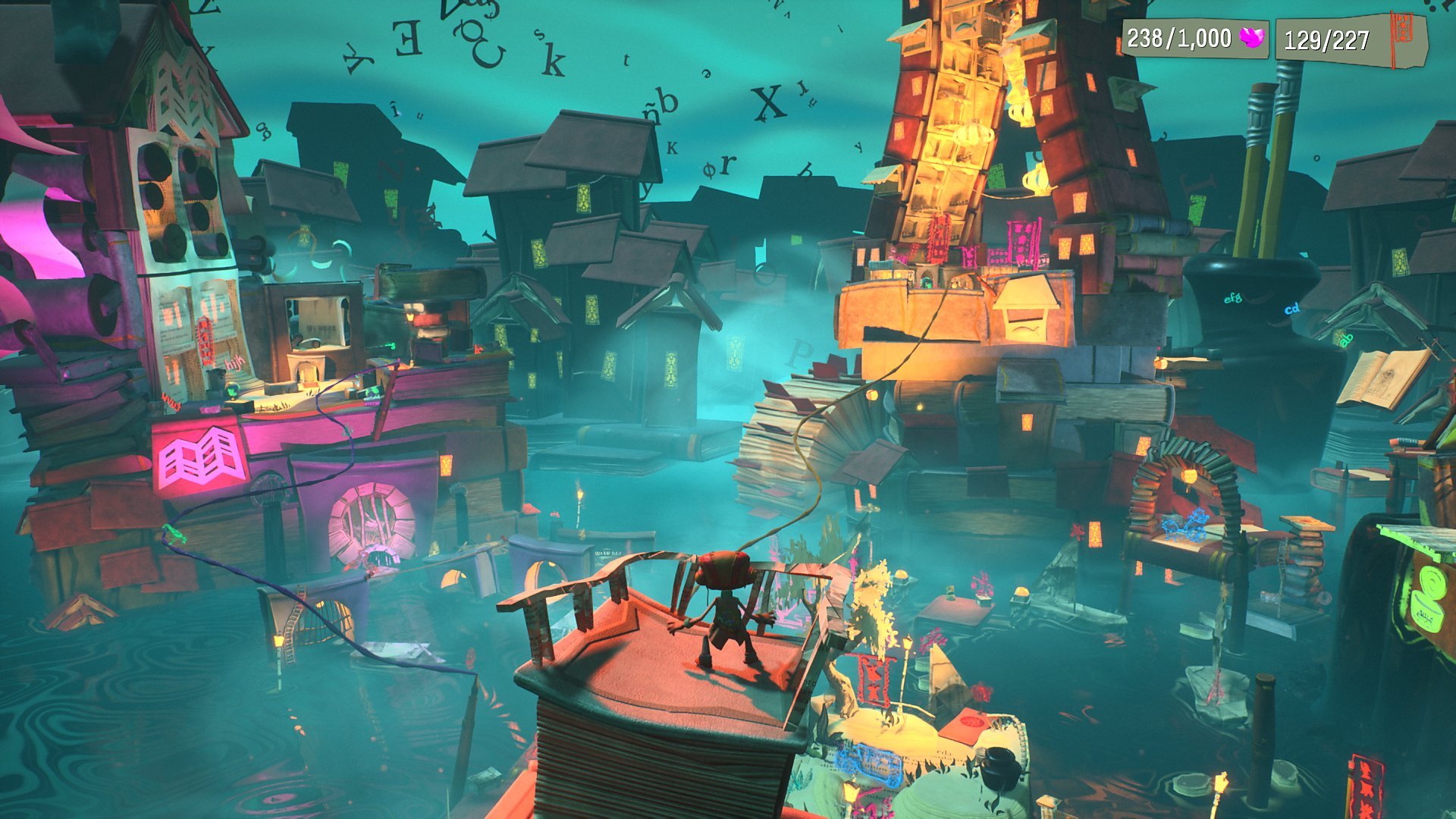Click the blue 'cd' floating label
Image resolution: width=1456 pixels, height=819 pixels.
pos(1291,309)
